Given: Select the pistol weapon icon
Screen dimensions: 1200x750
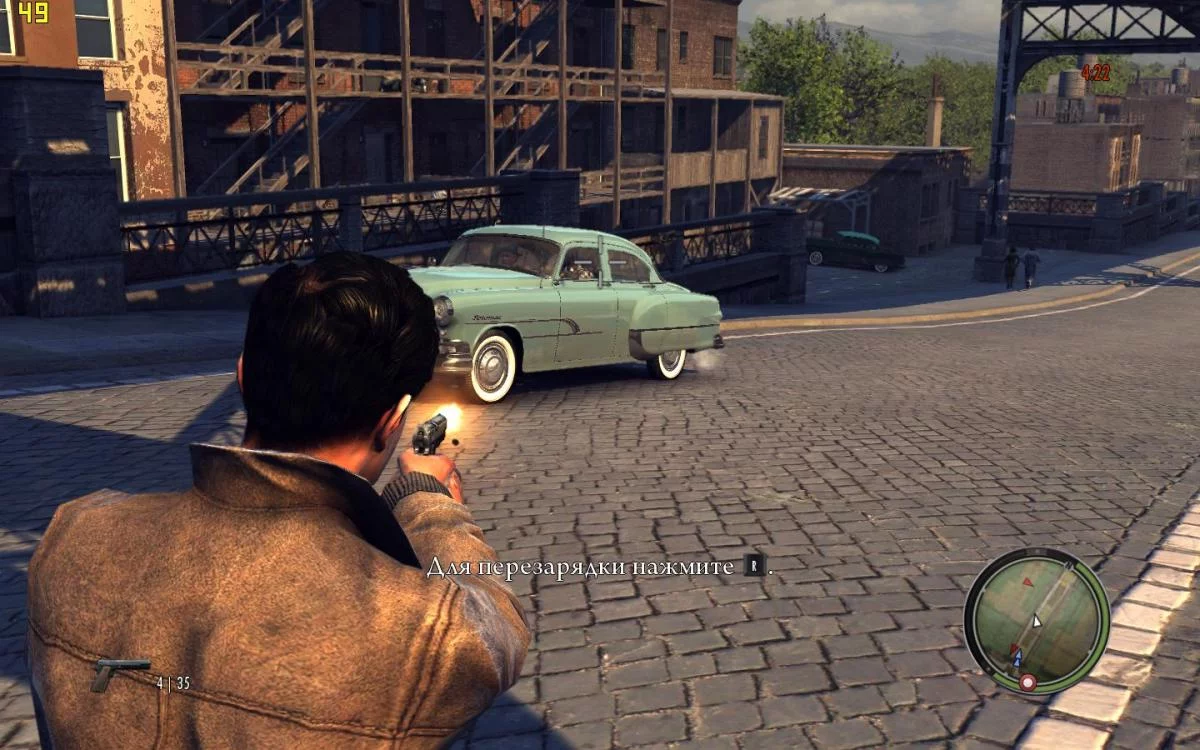Looking at the screenshot, I should coord(119,673).
